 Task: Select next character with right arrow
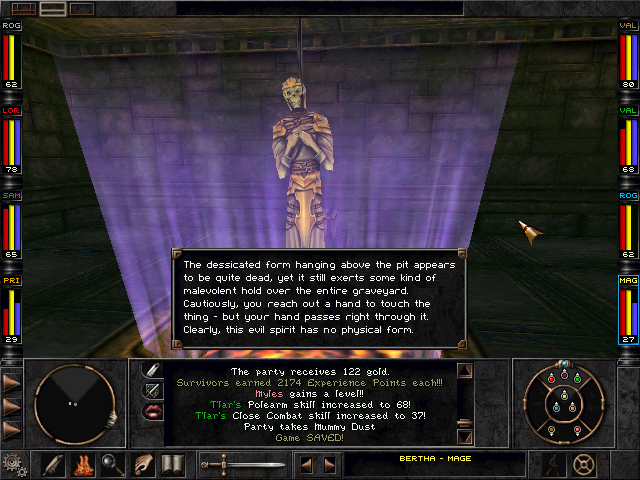pos(330,464)
